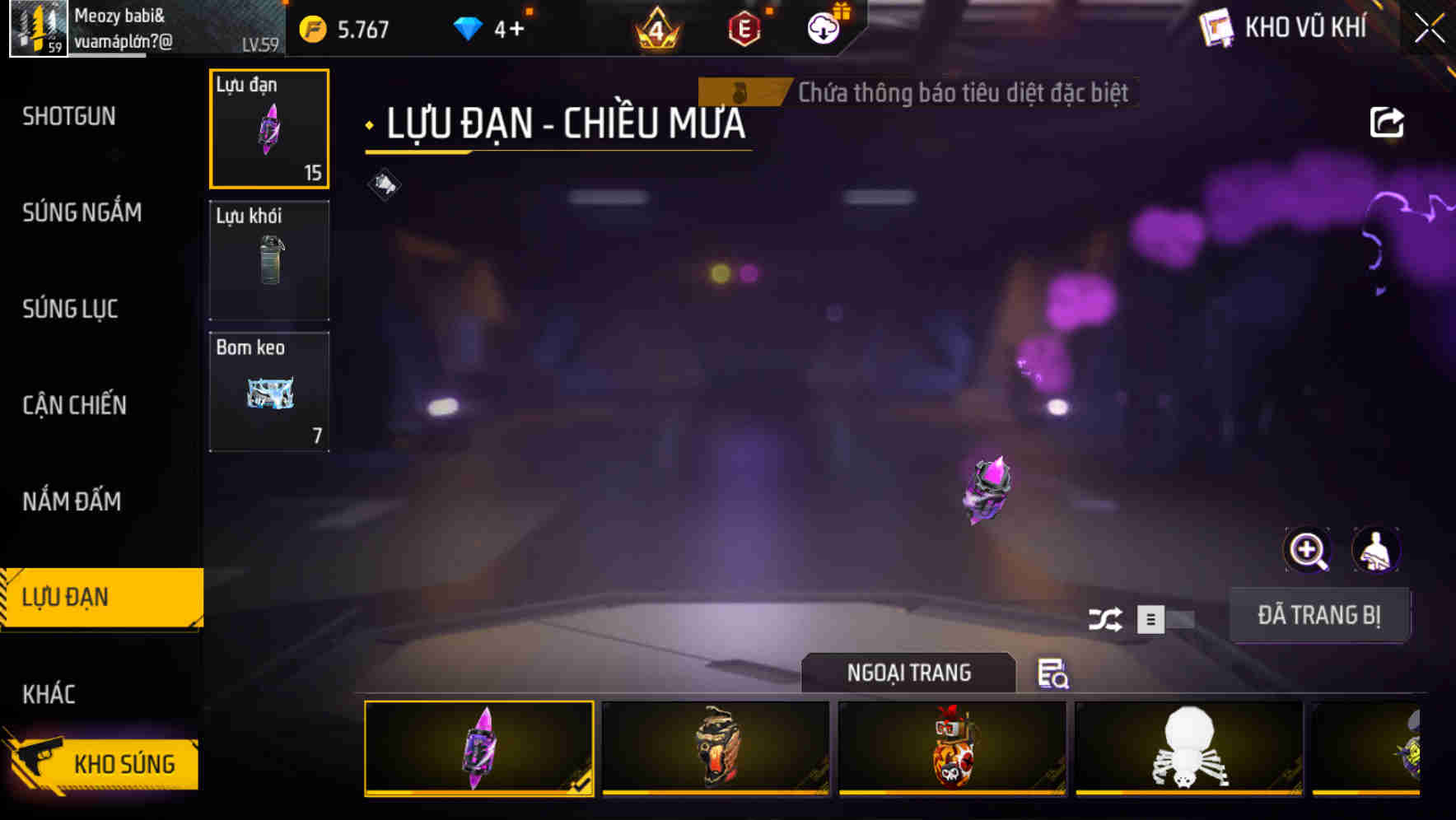This screenshot has height=820, width=1456.
Task: Open the cloud download gift icon
Action: [821, 27]
